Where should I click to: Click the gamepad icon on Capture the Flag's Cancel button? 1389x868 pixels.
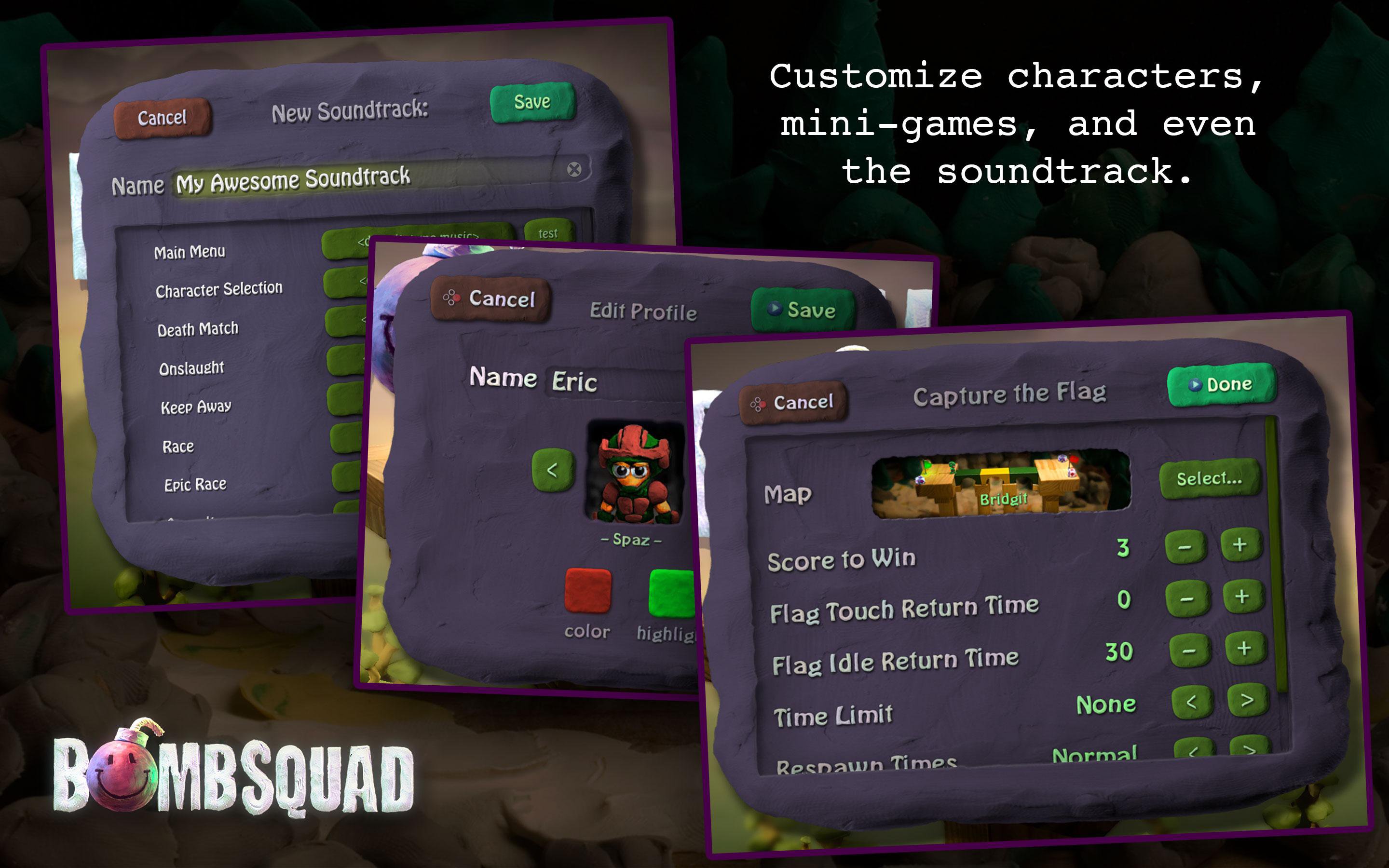(759, 404)
